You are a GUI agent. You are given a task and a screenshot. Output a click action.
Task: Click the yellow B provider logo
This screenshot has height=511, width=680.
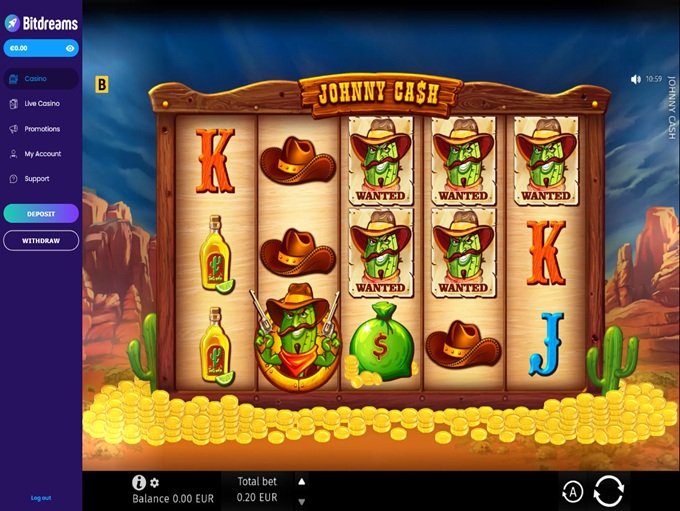(101, 85)
